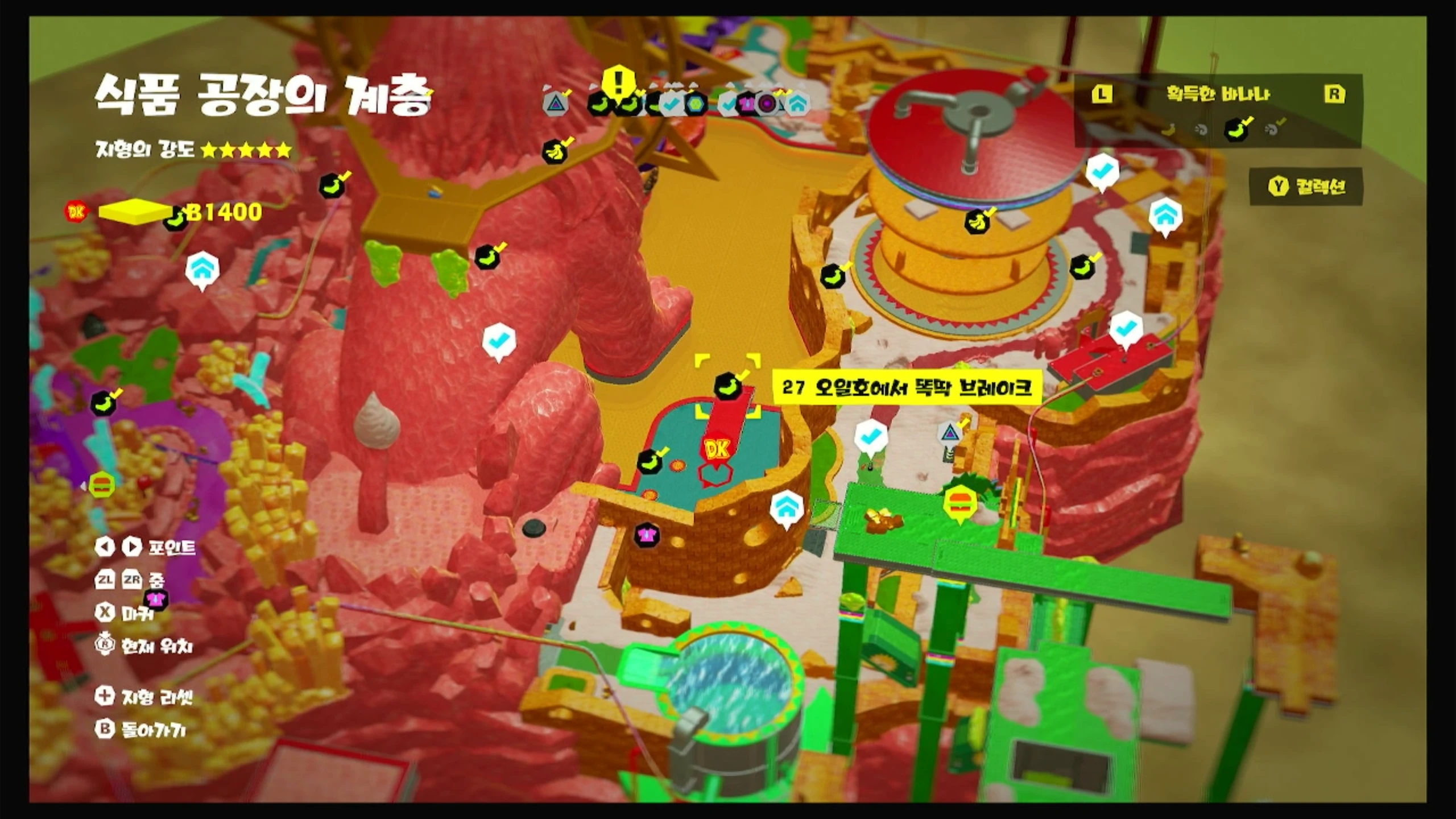Screen dimensions: 1456x819
Task: Select the DK current position marker
Action: tap(716, 450)
